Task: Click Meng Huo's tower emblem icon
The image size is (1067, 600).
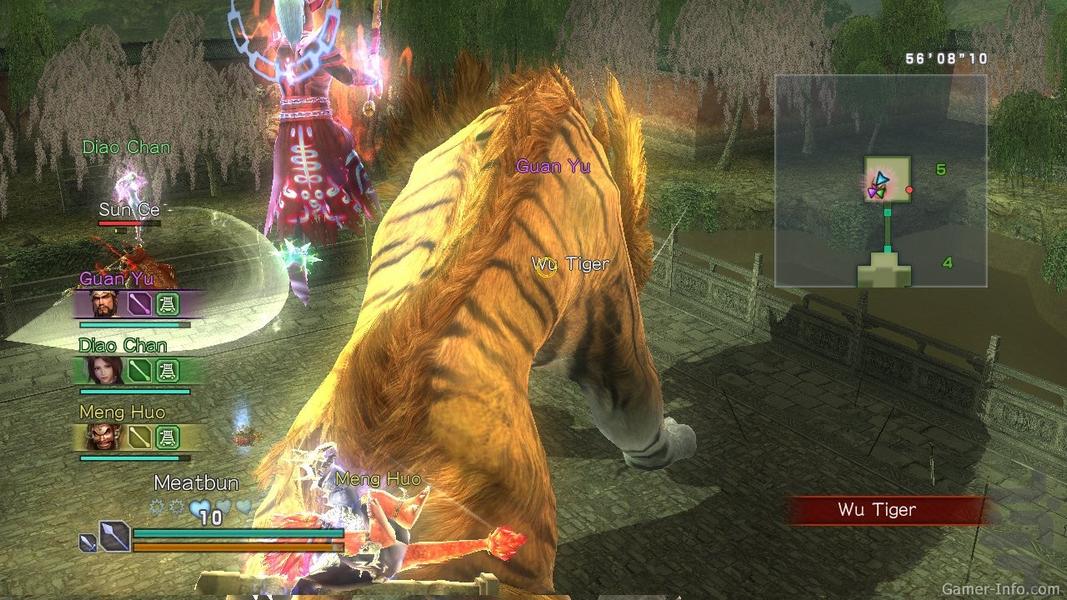Action: (x=167, y=437)
